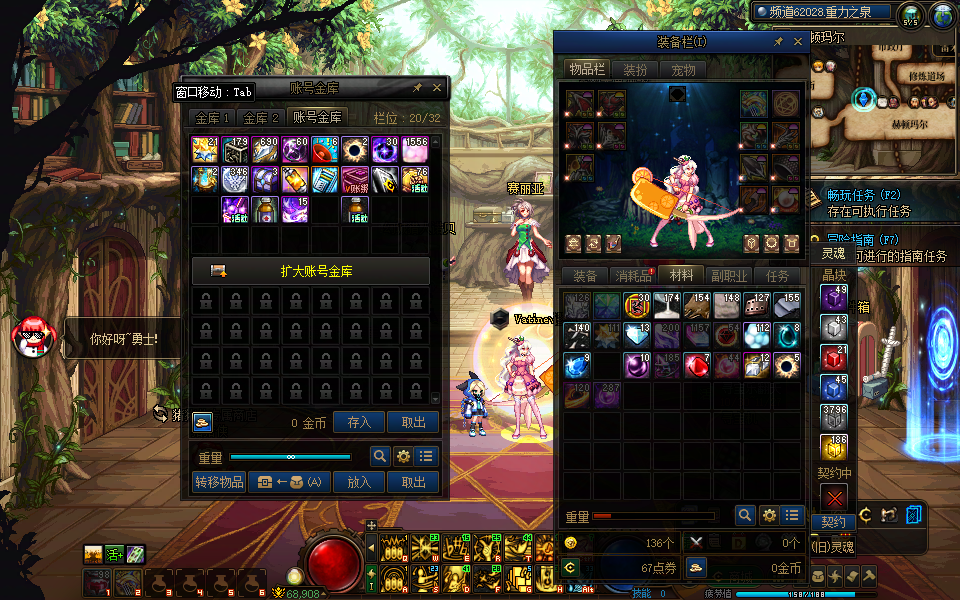Pin the 装备栏 window with pushpin icon
Screen dimensions: 960x600
click(778, 42)
